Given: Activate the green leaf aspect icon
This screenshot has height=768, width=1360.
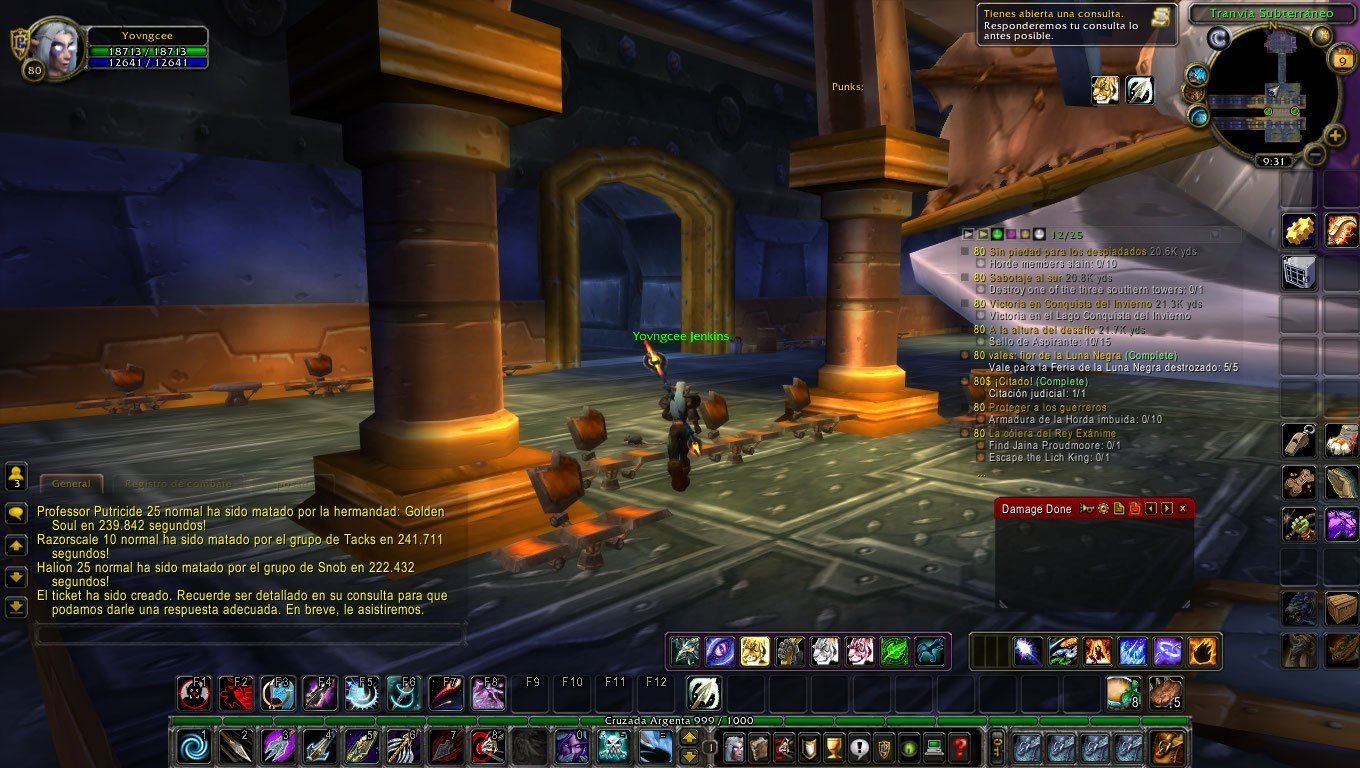Looking at the screenshot, I should coord(894,651).
